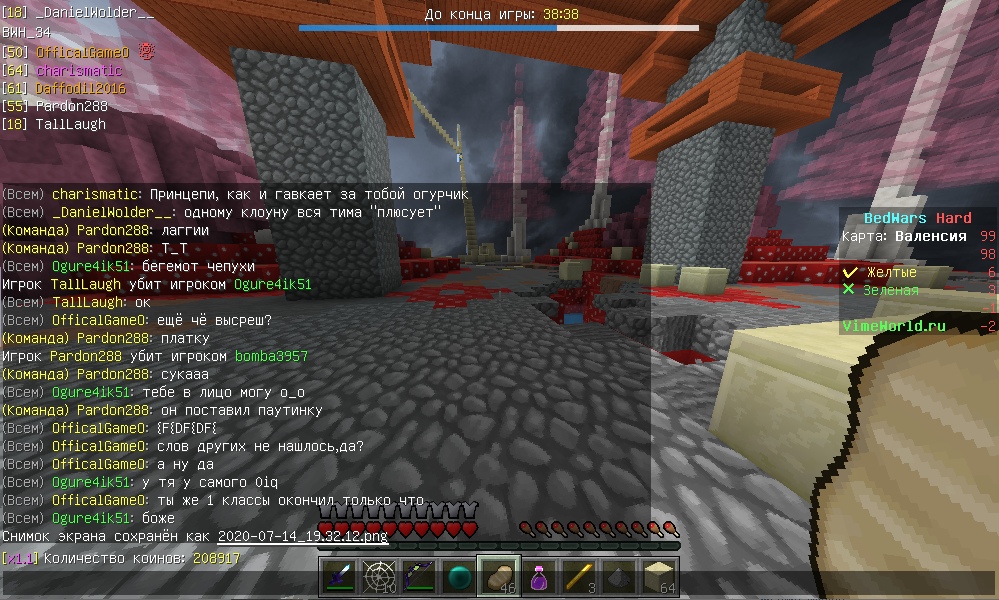Select TallLaugh in the player list
Screen dimensions: 999x600
[x=70, y=124]
